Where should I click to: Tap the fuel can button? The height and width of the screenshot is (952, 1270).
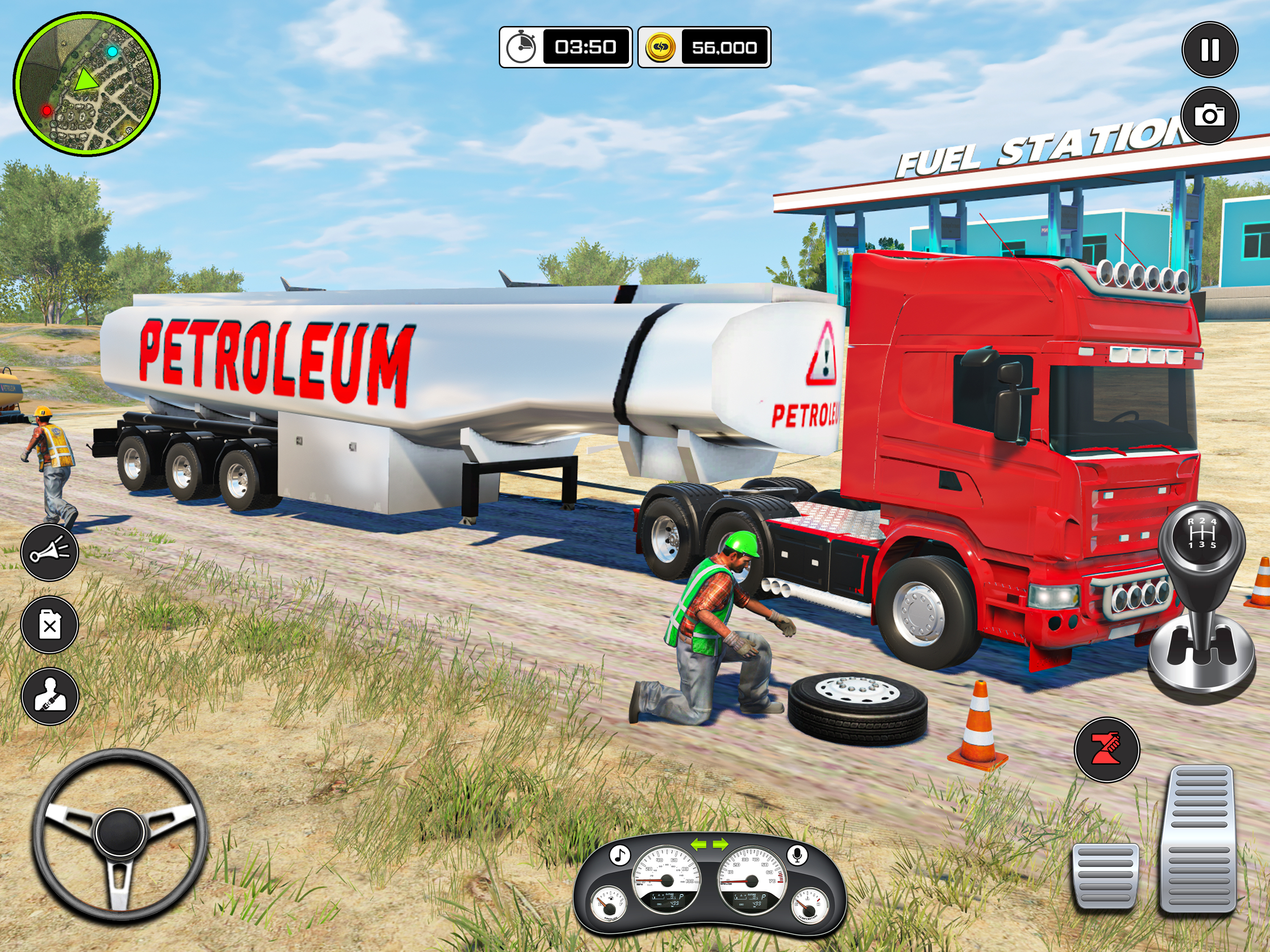coord(50,625)
